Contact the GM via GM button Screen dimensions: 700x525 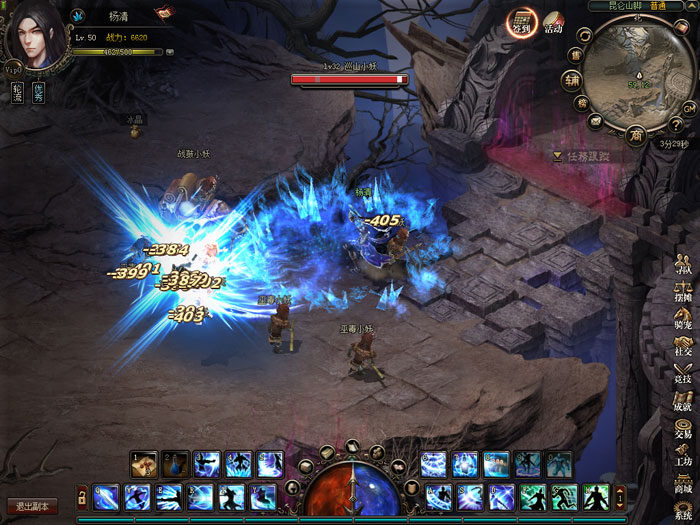(689, 107)
